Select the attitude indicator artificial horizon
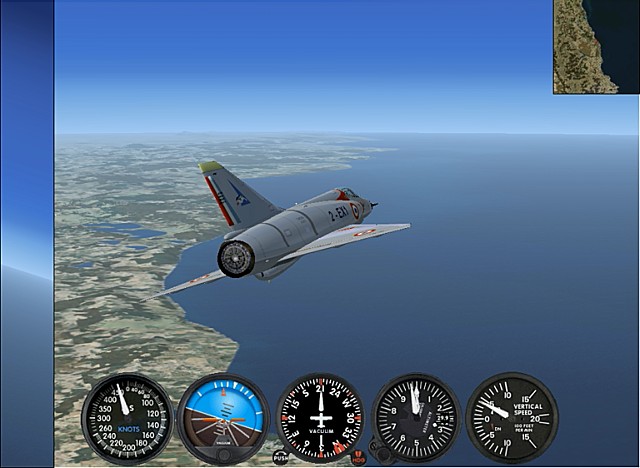Screen dimensions: 640x468 coord(222,417)
